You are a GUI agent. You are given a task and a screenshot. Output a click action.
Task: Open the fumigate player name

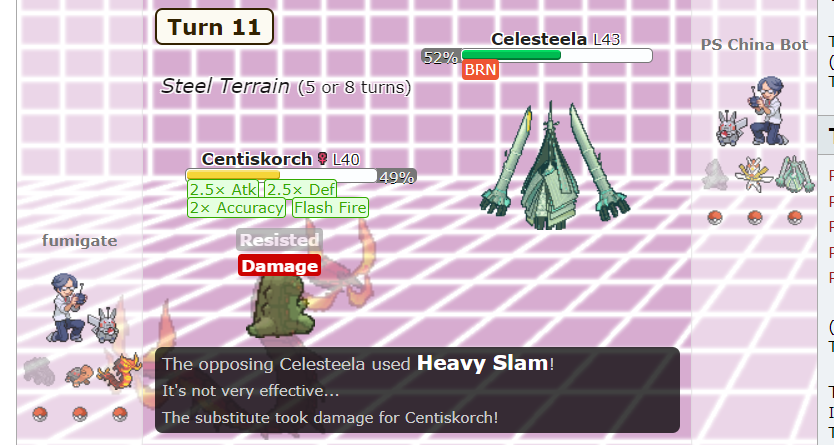pyautogui.click(x=79, y=241)
